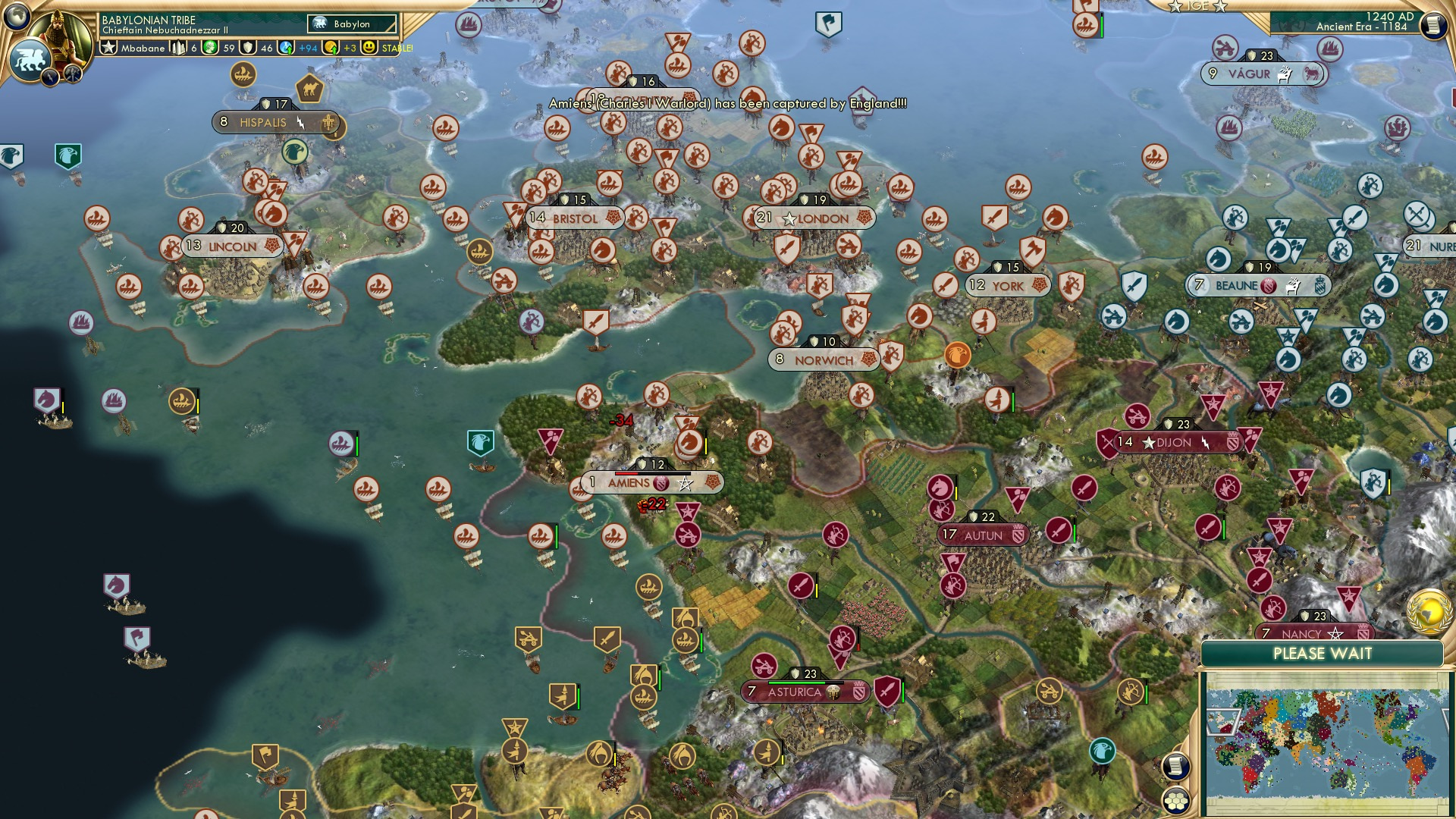1456x819 pixels.
Task: Expand the Mbabane capital star selector
Action: pyautogui.click(x=109, y=48)
